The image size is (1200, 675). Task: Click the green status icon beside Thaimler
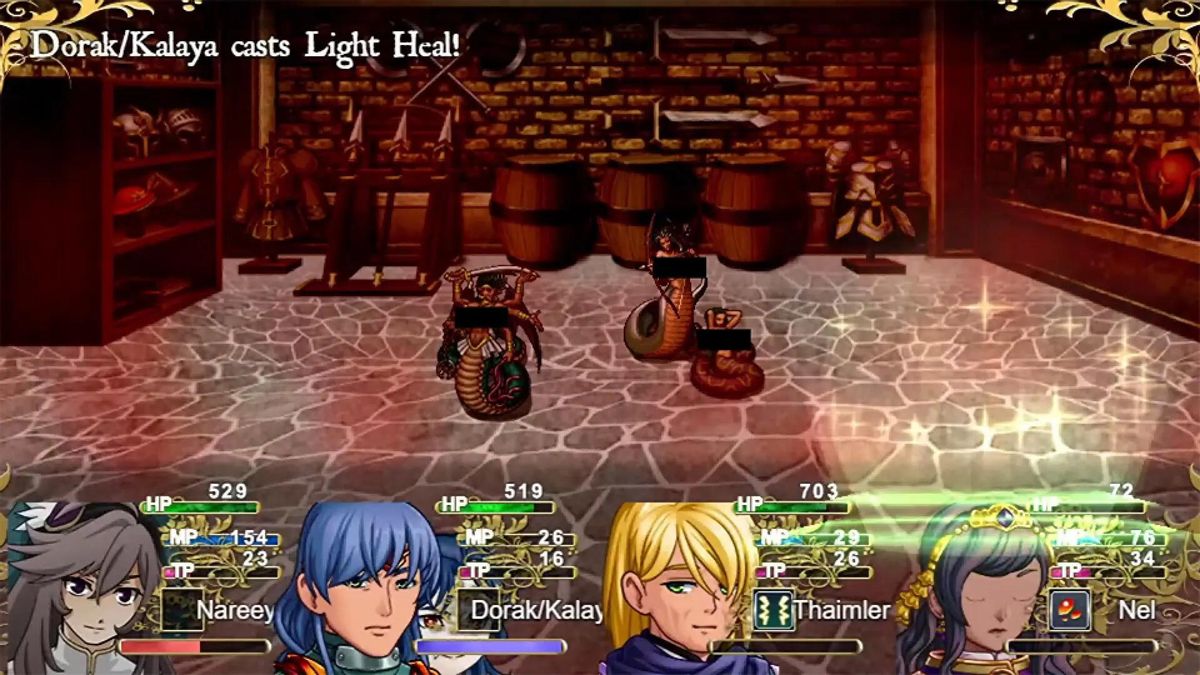click(x=773, y=610)
